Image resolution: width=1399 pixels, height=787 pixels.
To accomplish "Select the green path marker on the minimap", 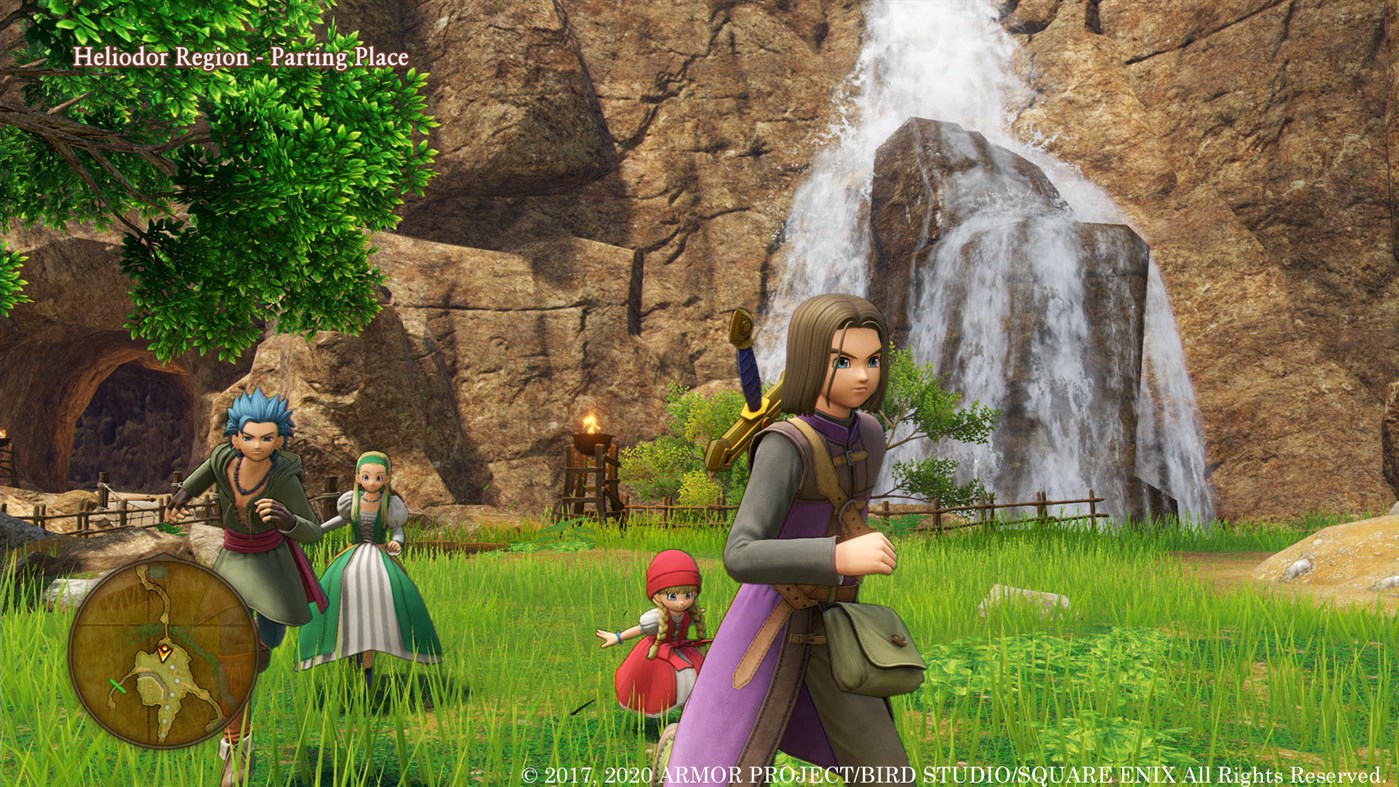I will 117,685.
